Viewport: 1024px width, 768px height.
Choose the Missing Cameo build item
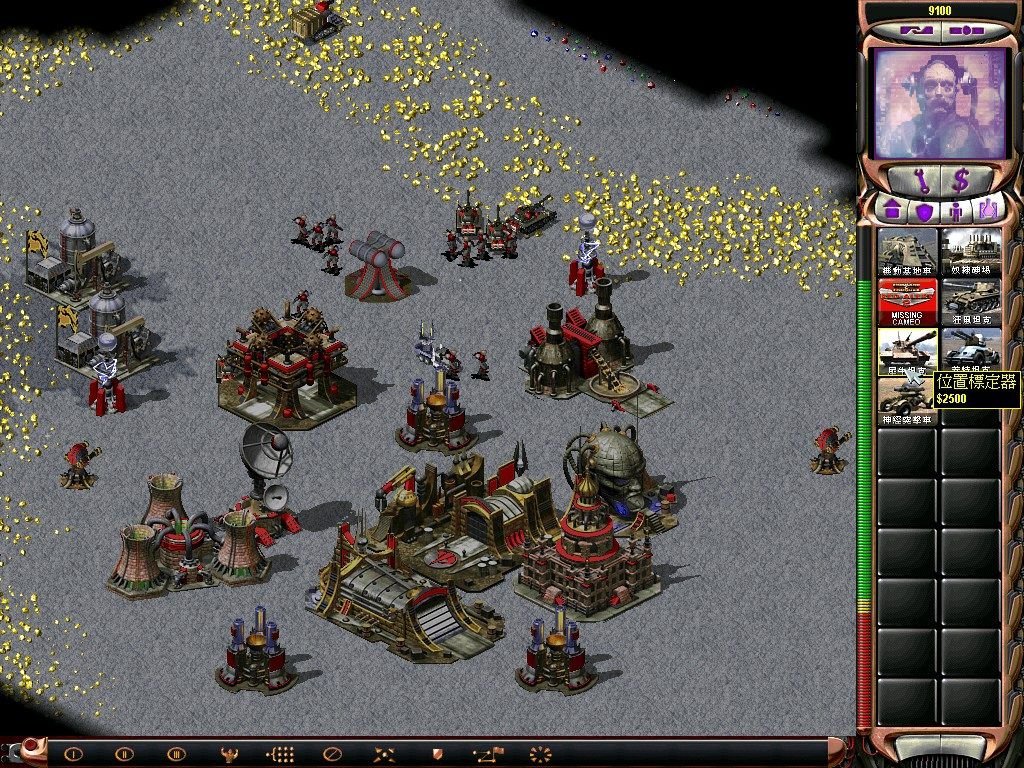(x=908, y=301)
